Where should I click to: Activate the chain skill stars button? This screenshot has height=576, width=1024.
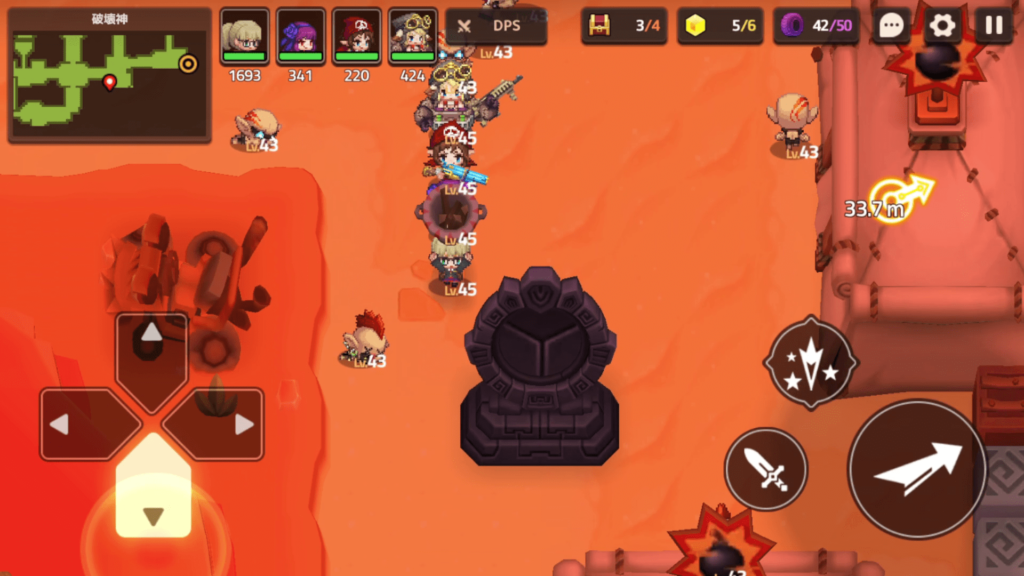[810, 363]
